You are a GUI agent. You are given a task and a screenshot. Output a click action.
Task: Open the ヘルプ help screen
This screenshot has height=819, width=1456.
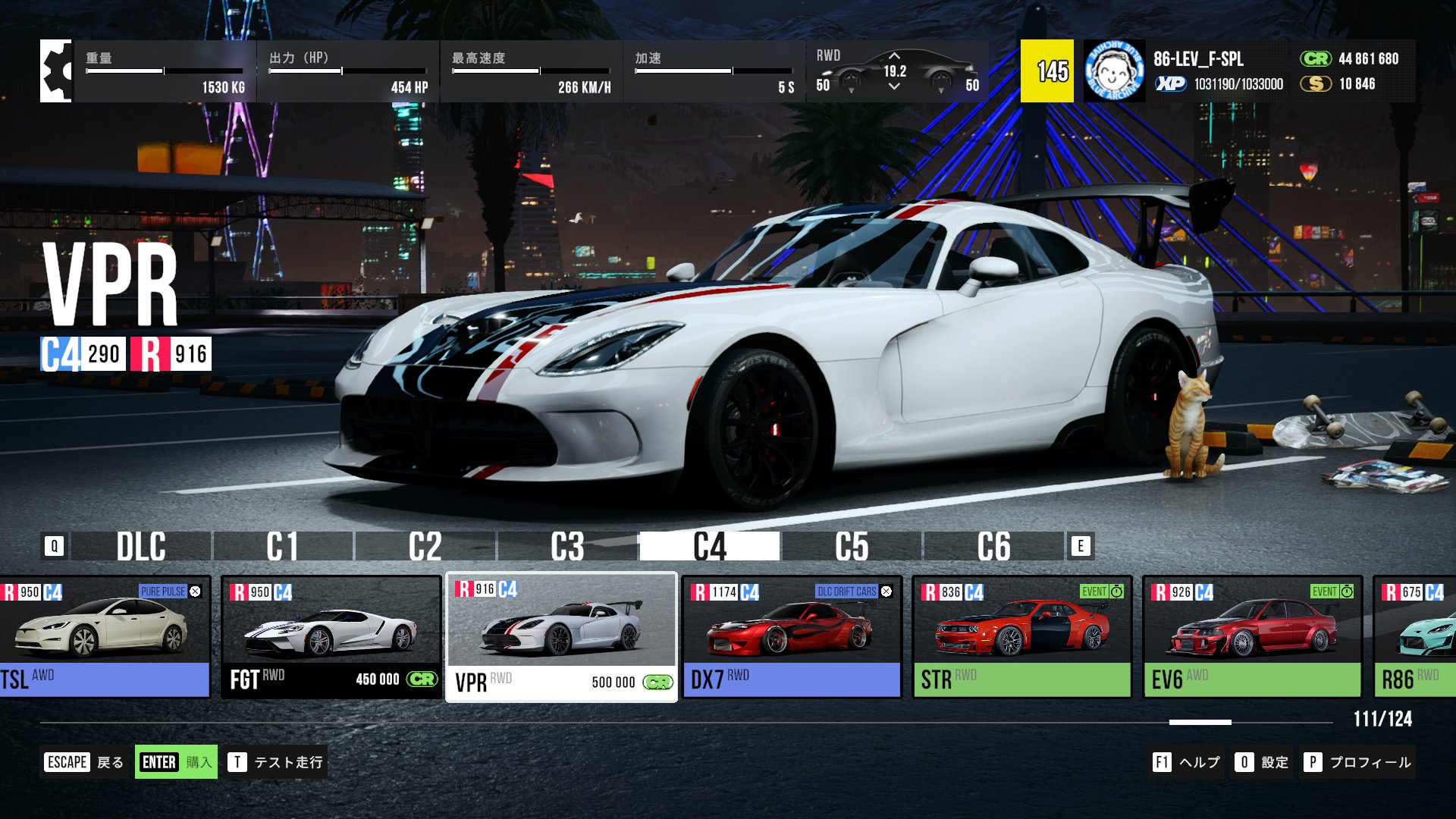1187,762
